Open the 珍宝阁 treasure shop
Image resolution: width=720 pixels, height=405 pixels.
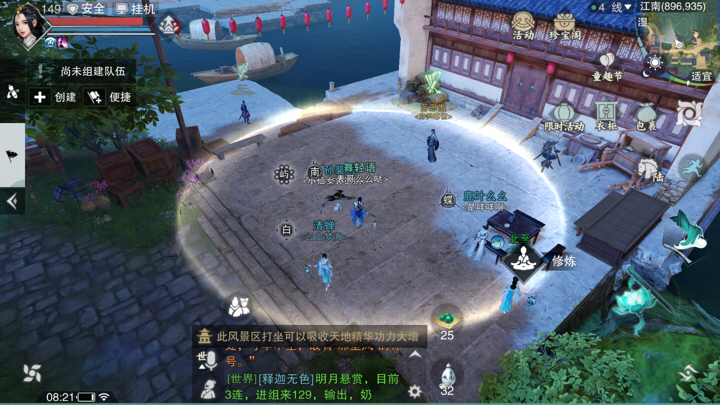coord(566,24)
